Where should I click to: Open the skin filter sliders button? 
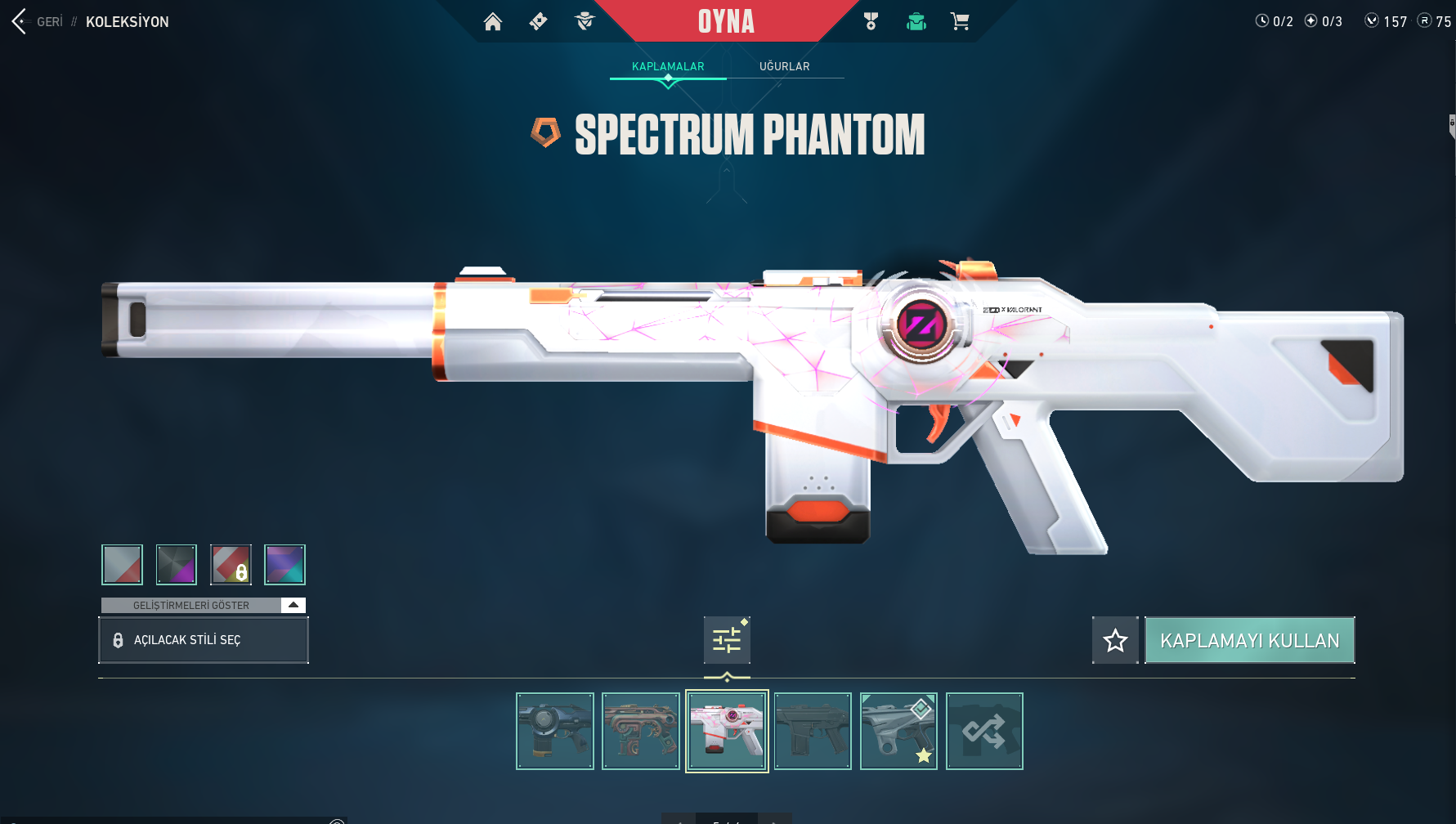click(727, 640)
